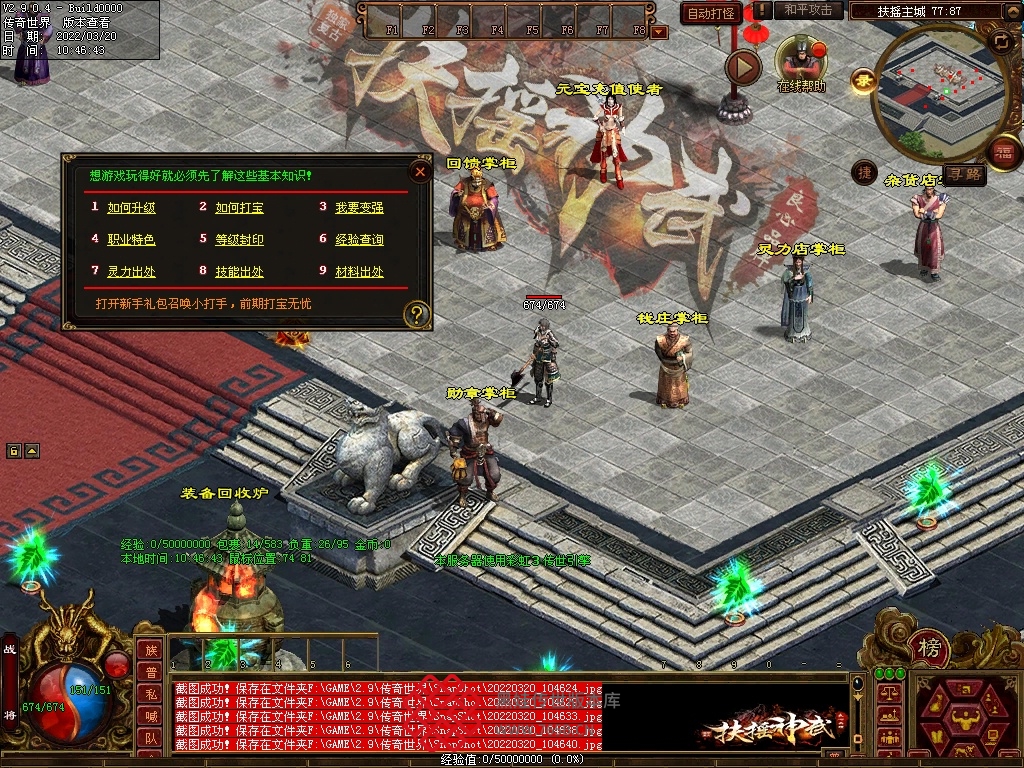Select the 我要变强 guide link
This screenshot has height=768, width=1024.
(359, 208)
